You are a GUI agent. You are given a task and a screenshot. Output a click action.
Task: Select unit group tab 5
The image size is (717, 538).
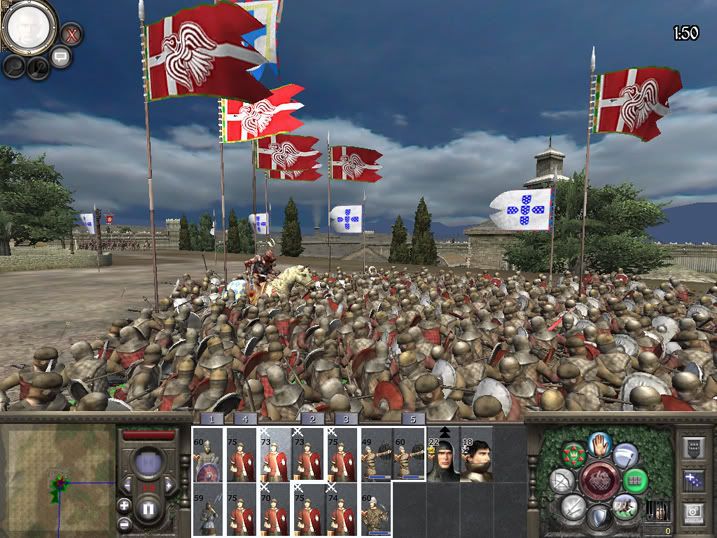pos(411,419)
